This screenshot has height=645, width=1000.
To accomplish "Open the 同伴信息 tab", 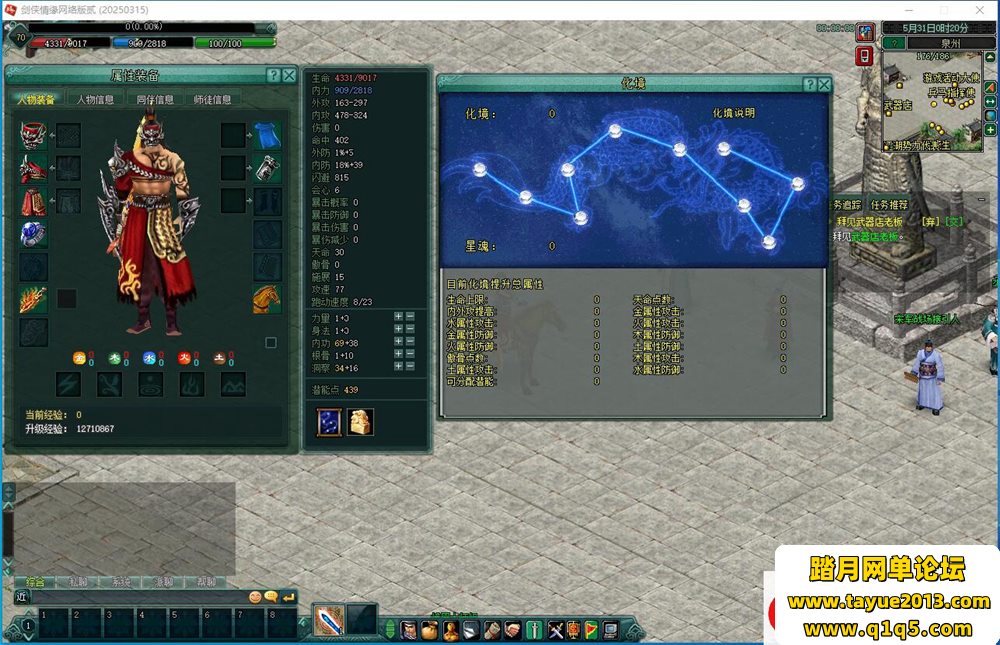I will (x=154, y=99).
